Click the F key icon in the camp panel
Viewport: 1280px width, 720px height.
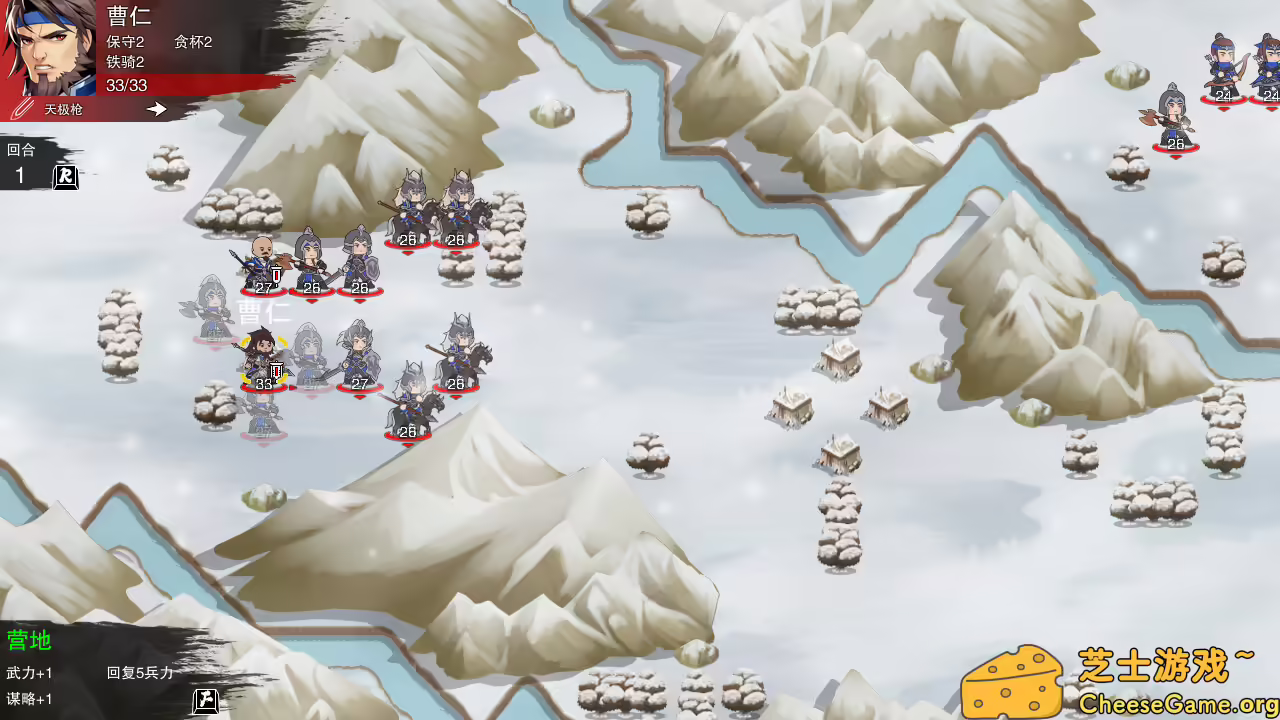tap(203, 703)
